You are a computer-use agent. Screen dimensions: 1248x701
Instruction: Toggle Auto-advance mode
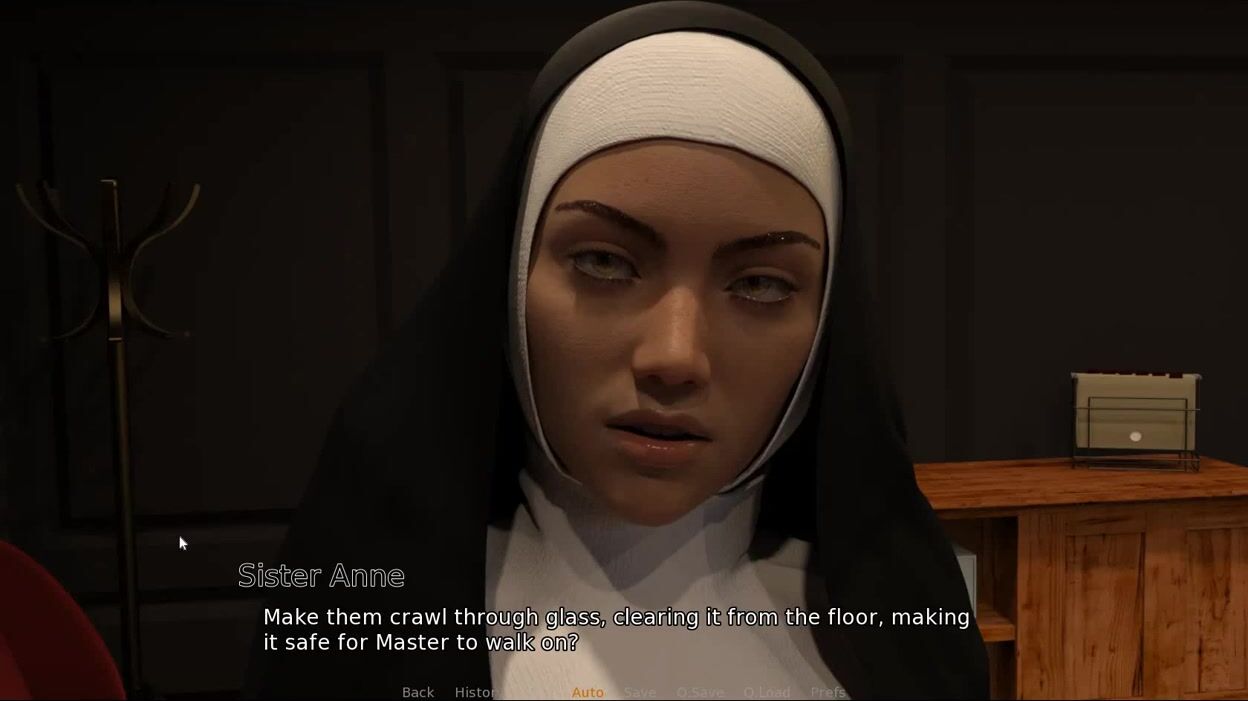click(x=588, y=692)
